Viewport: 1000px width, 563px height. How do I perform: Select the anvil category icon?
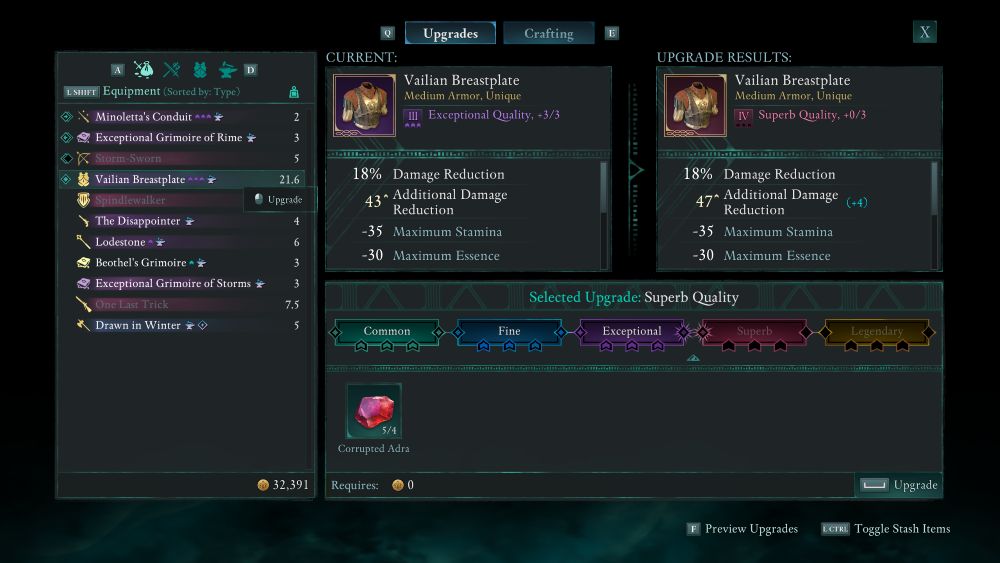coord(228,69)
